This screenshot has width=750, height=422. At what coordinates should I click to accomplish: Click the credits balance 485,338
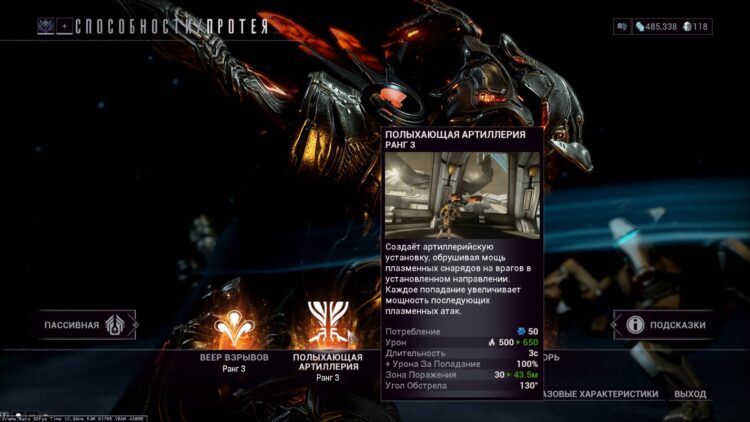pyautogui.click(x=656, y=26)
